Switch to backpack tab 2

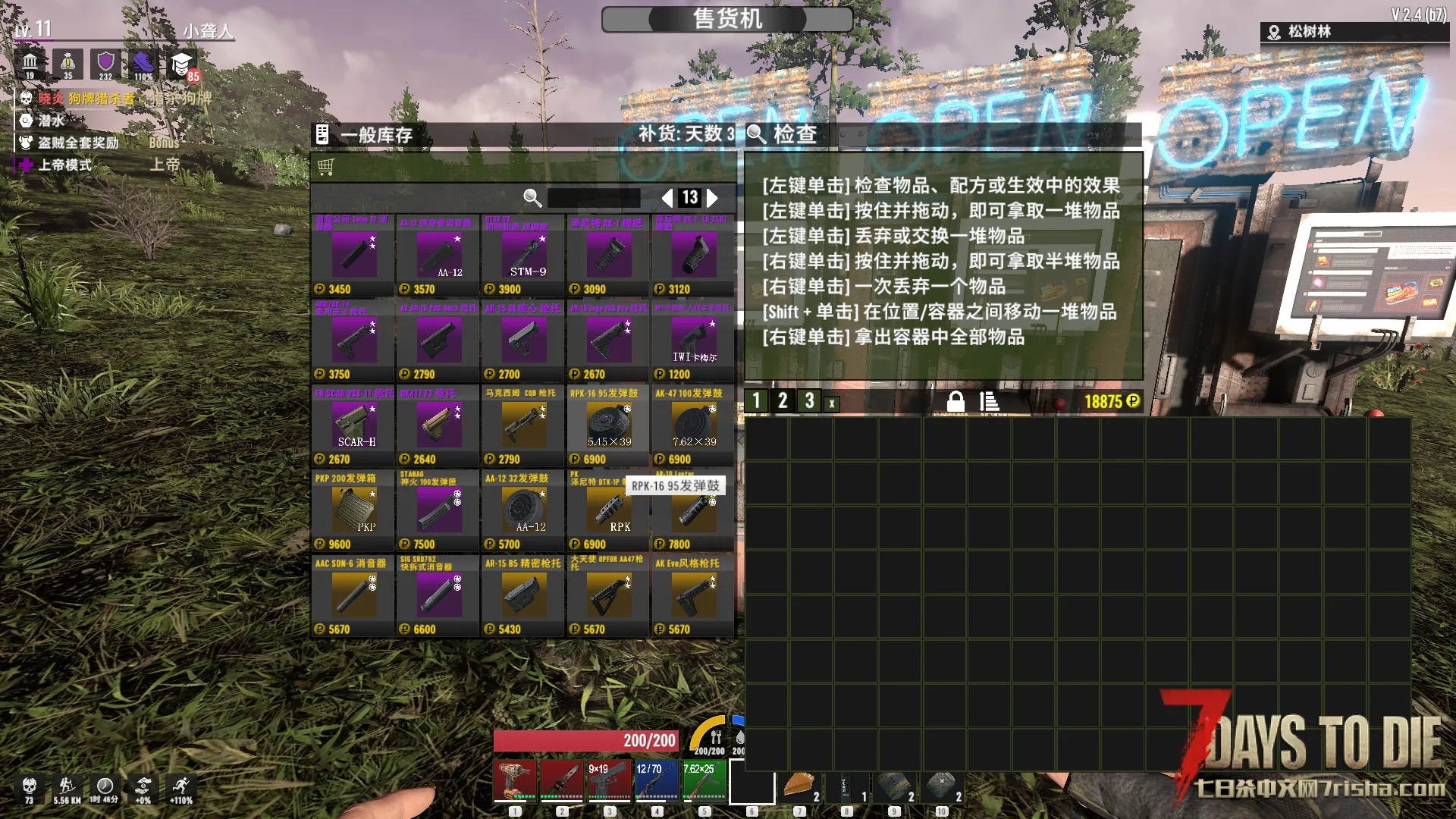pos(783,401)
